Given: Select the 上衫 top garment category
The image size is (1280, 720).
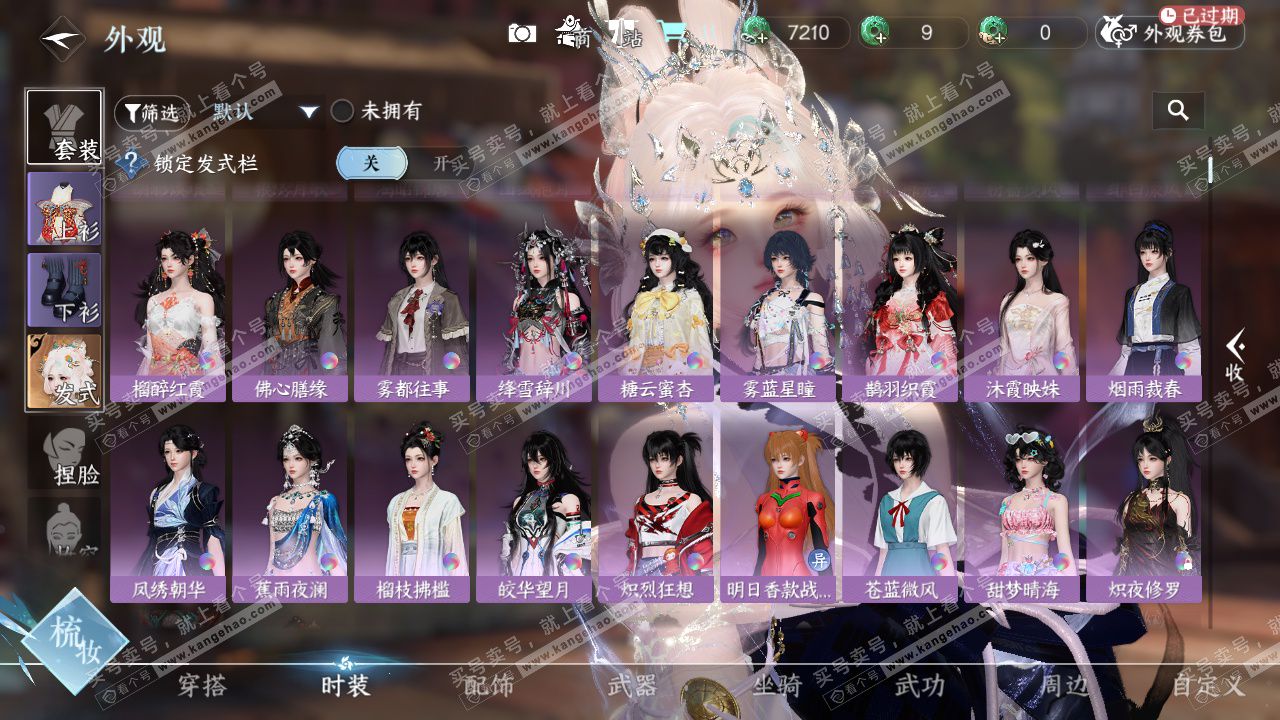Looking at the screenshot, I should point(64,209).
